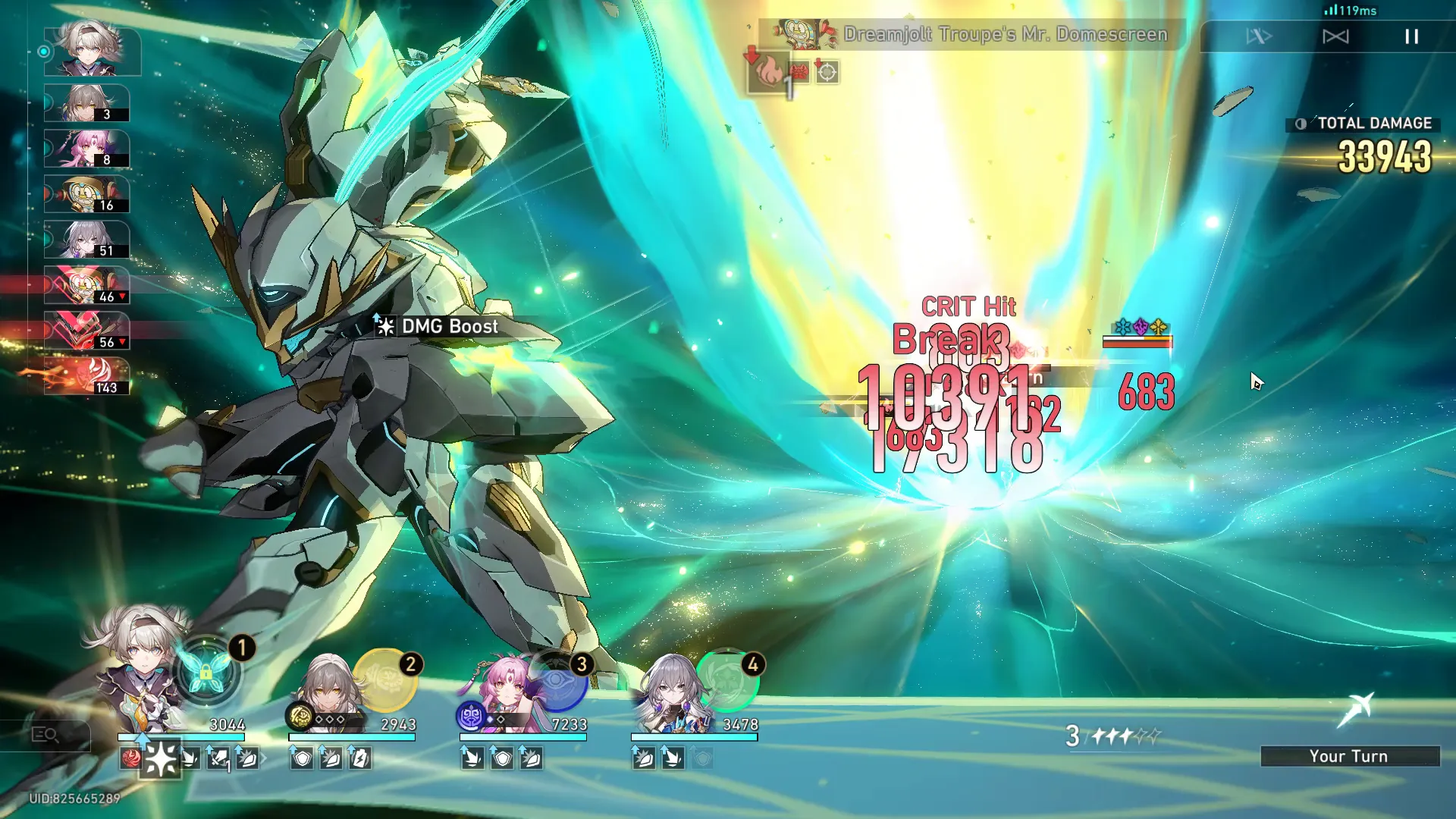
Task: Open the battle details magnifier icon
Action: (45, 735)
